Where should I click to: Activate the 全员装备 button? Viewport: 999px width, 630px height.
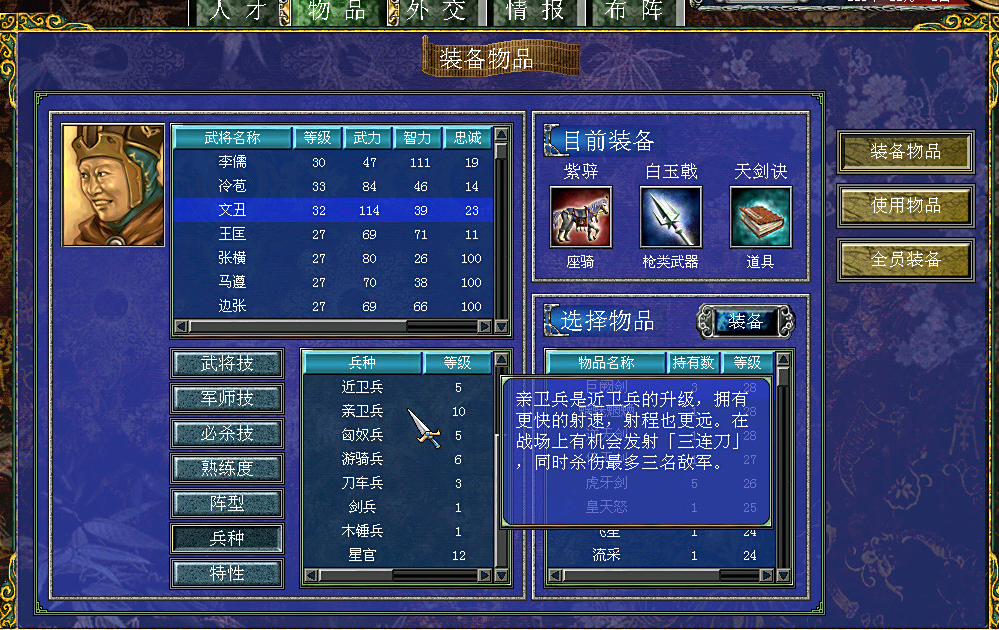(x=905, y=259)
